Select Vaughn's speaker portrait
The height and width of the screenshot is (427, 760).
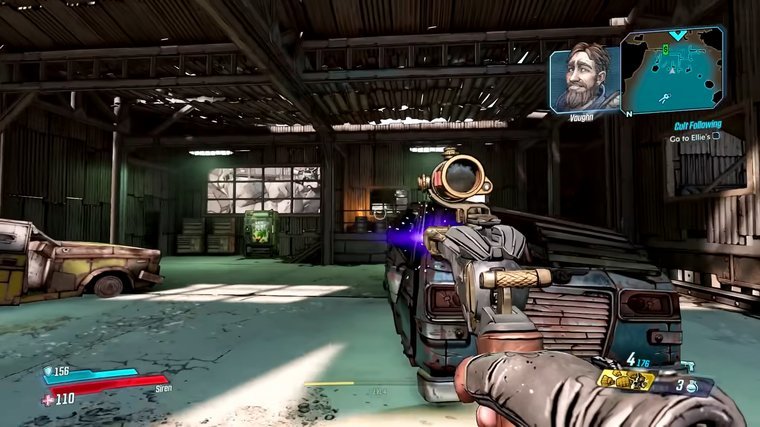(584, 76)
